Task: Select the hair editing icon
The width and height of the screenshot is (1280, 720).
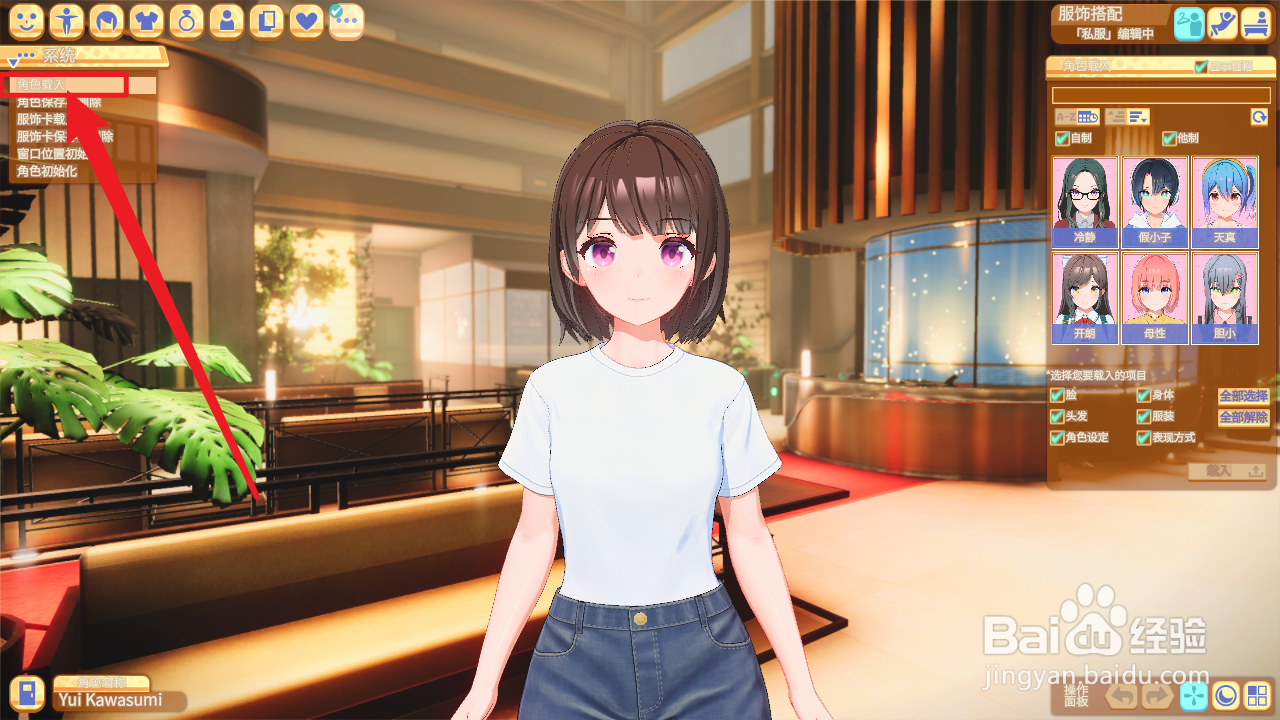Action: click(x=104, y=20)
